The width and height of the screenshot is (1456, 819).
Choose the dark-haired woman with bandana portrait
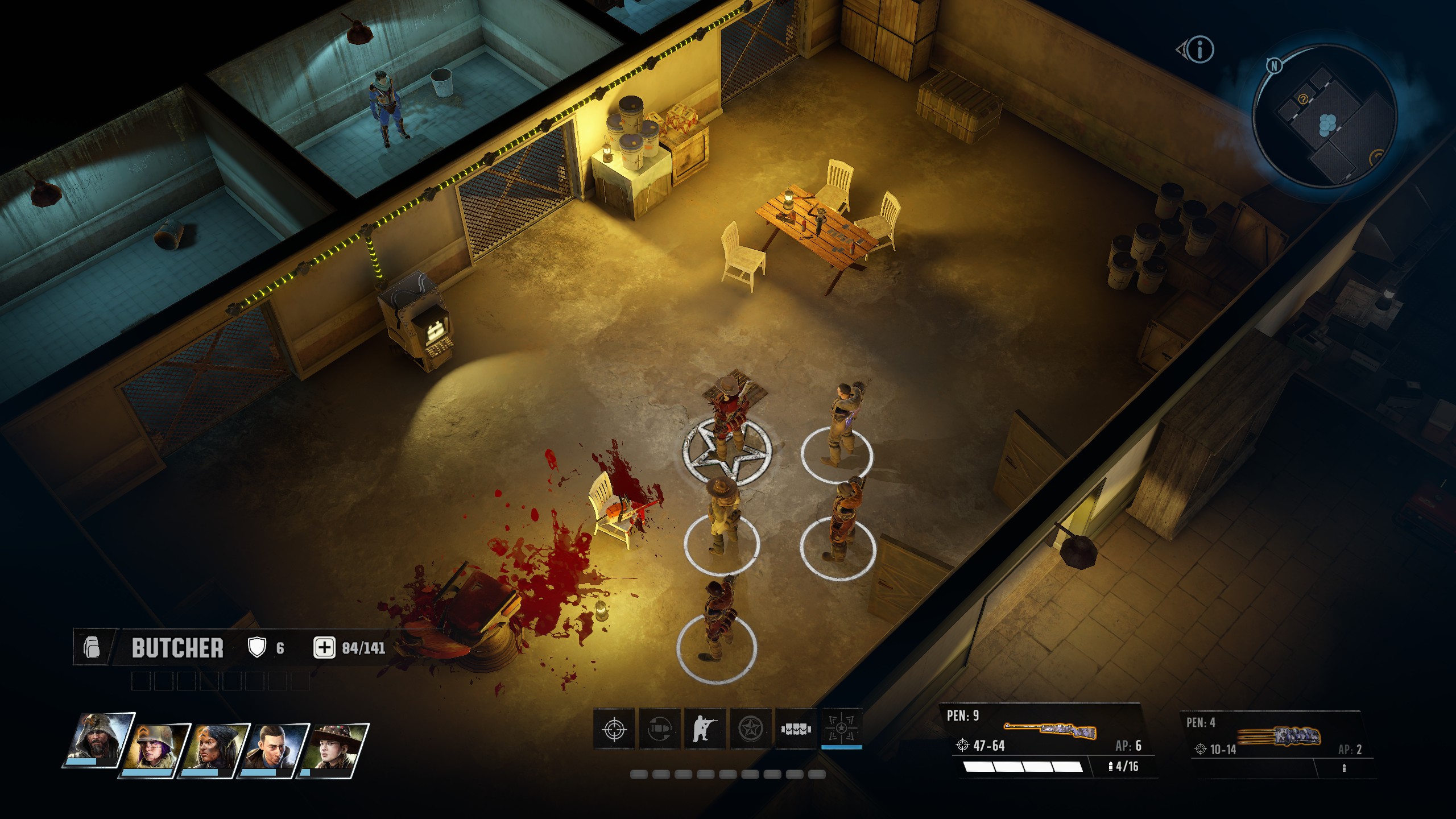point(214,750)
